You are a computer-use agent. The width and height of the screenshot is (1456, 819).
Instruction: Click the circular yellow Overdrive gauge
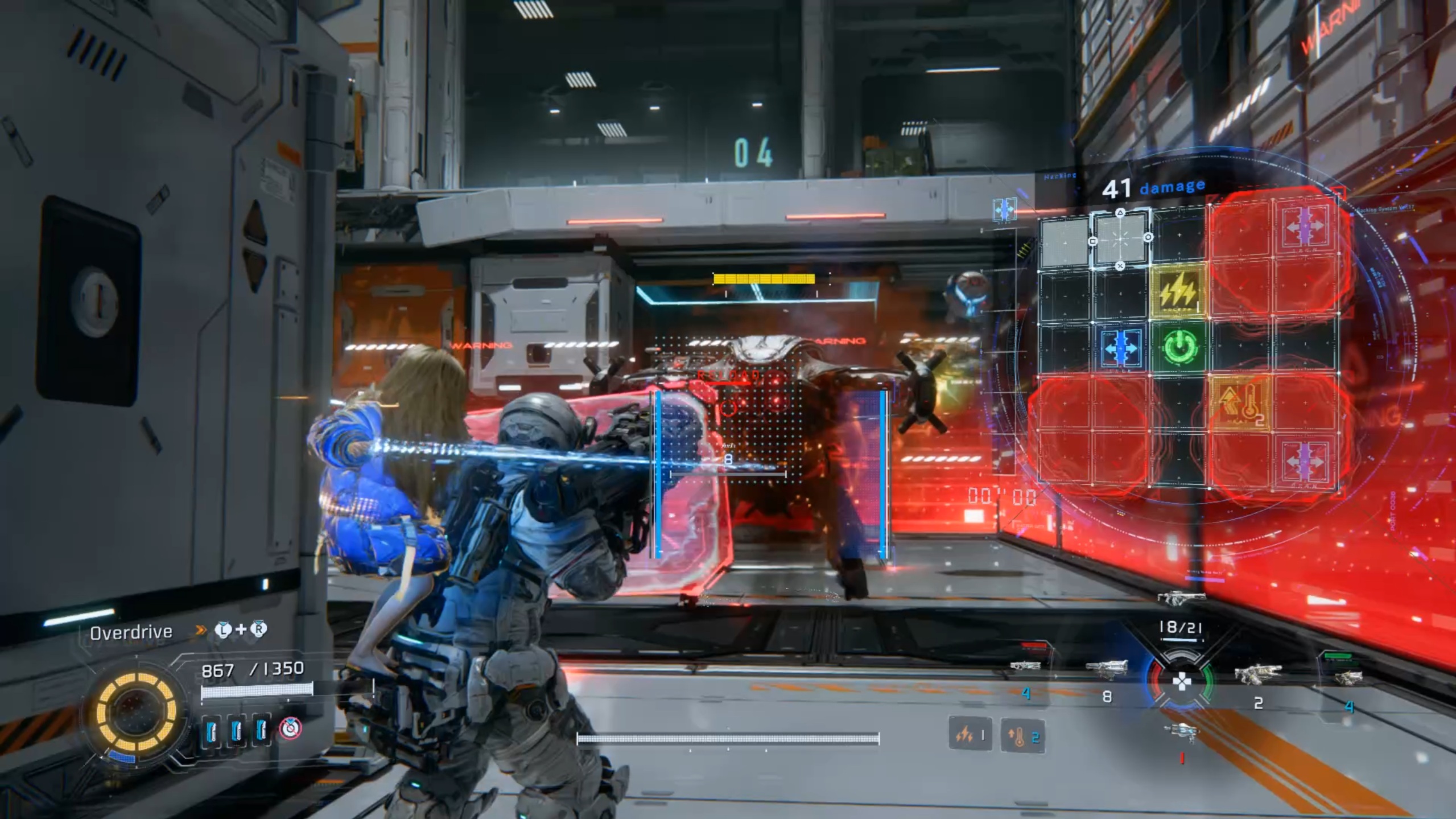(135, 711)
